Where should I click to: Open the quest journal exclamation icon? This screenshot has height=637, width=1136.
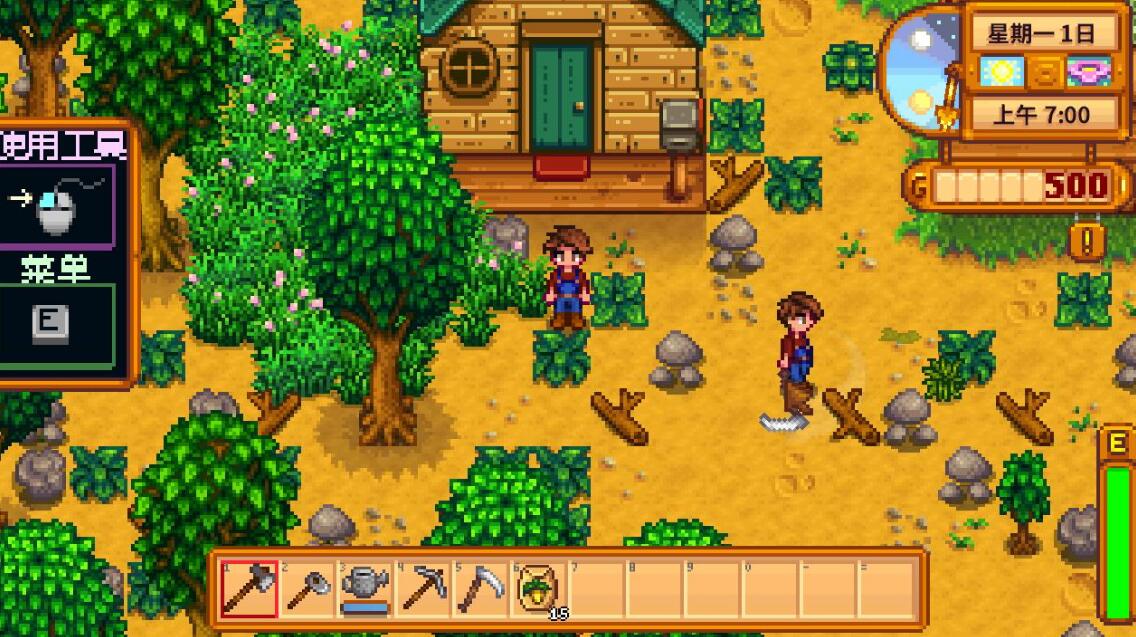[1086, 241]
